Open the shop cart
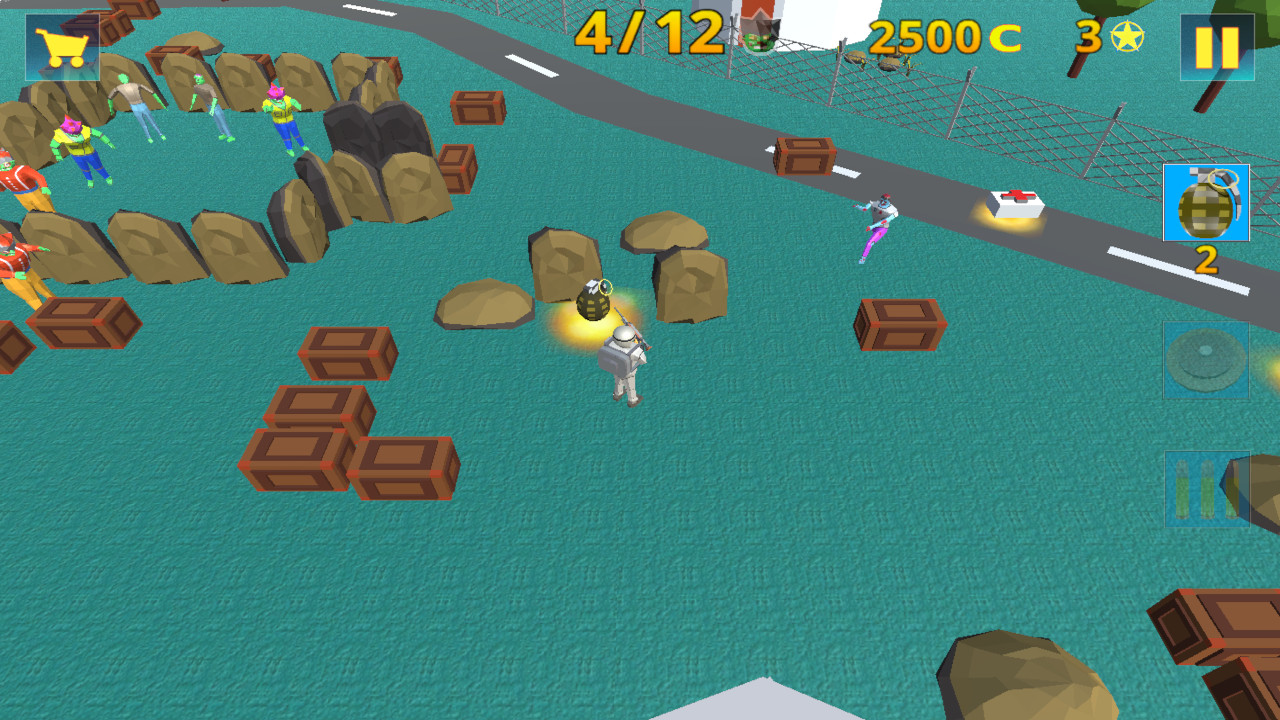This screenshot has width=1280, height=720. 60,45
